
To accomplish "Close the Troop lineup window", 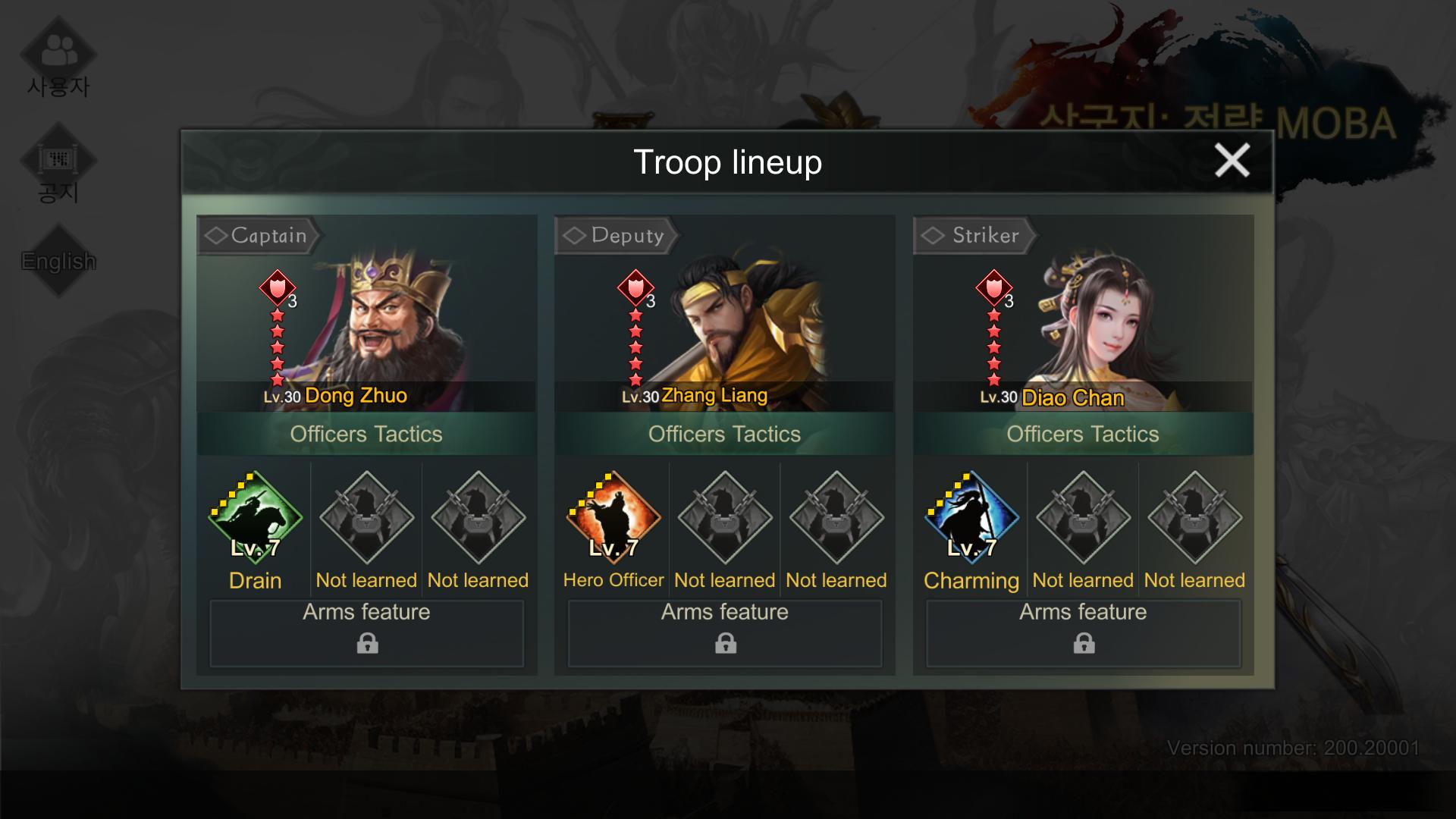I will [1232, 161].
